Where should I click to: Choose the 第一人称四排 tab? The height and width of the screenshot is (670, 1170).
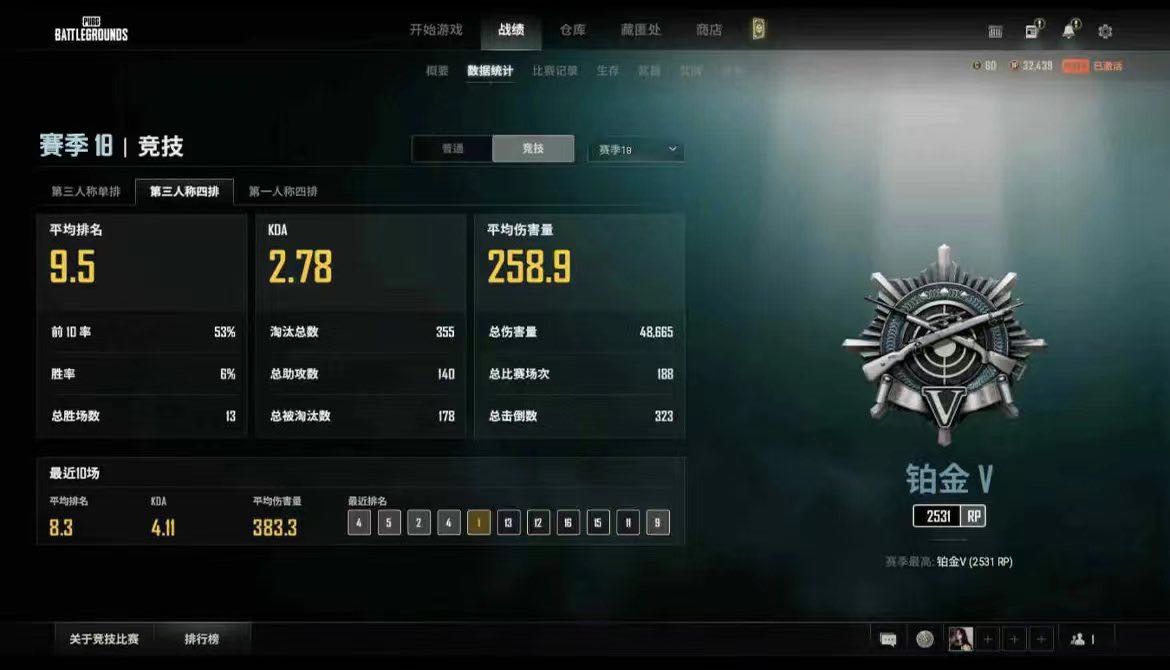click(x=283, y=192)
